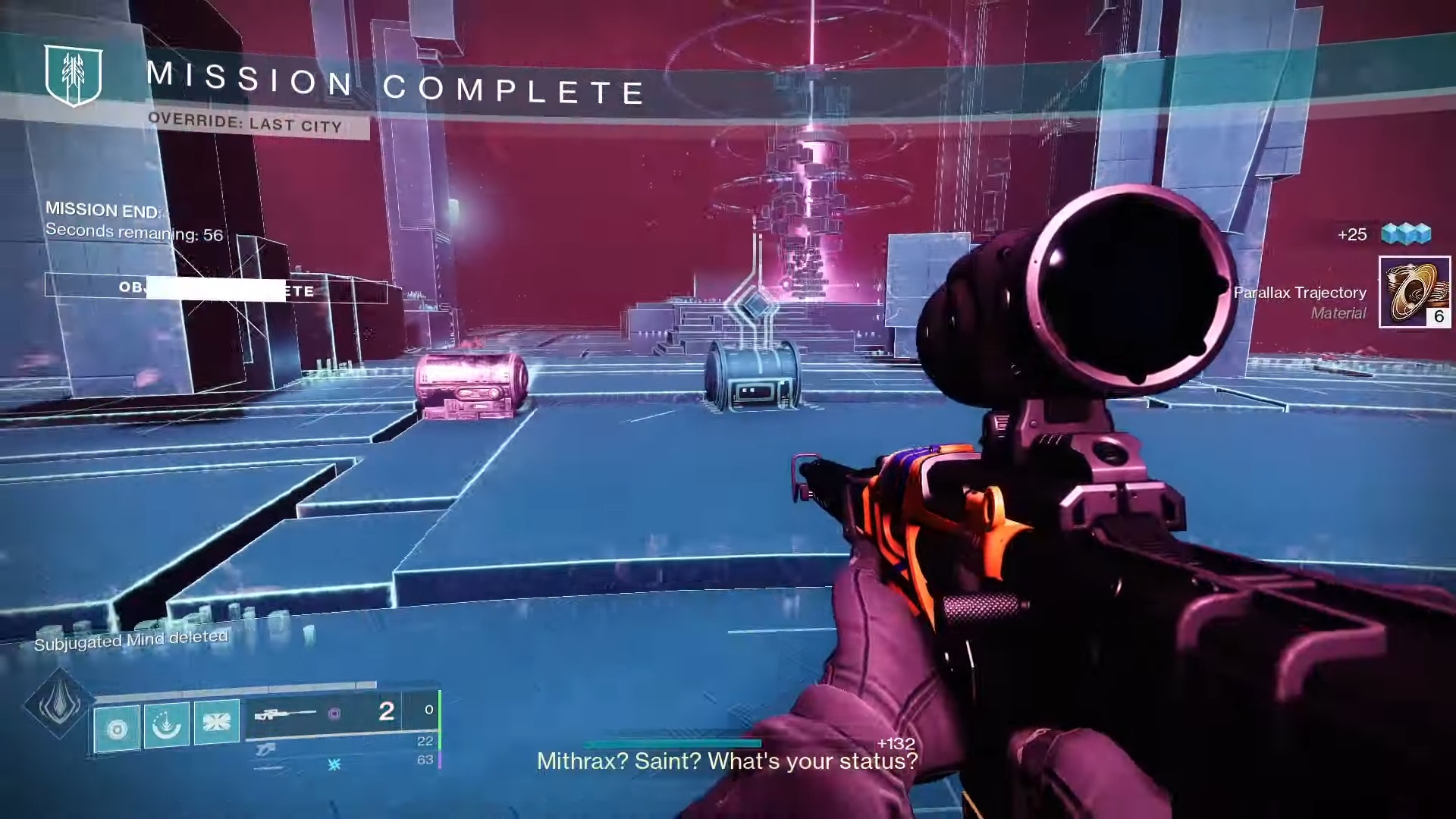
Task: Click the Parallax Trajectory material icon
Action: (x=1414, y=292)
